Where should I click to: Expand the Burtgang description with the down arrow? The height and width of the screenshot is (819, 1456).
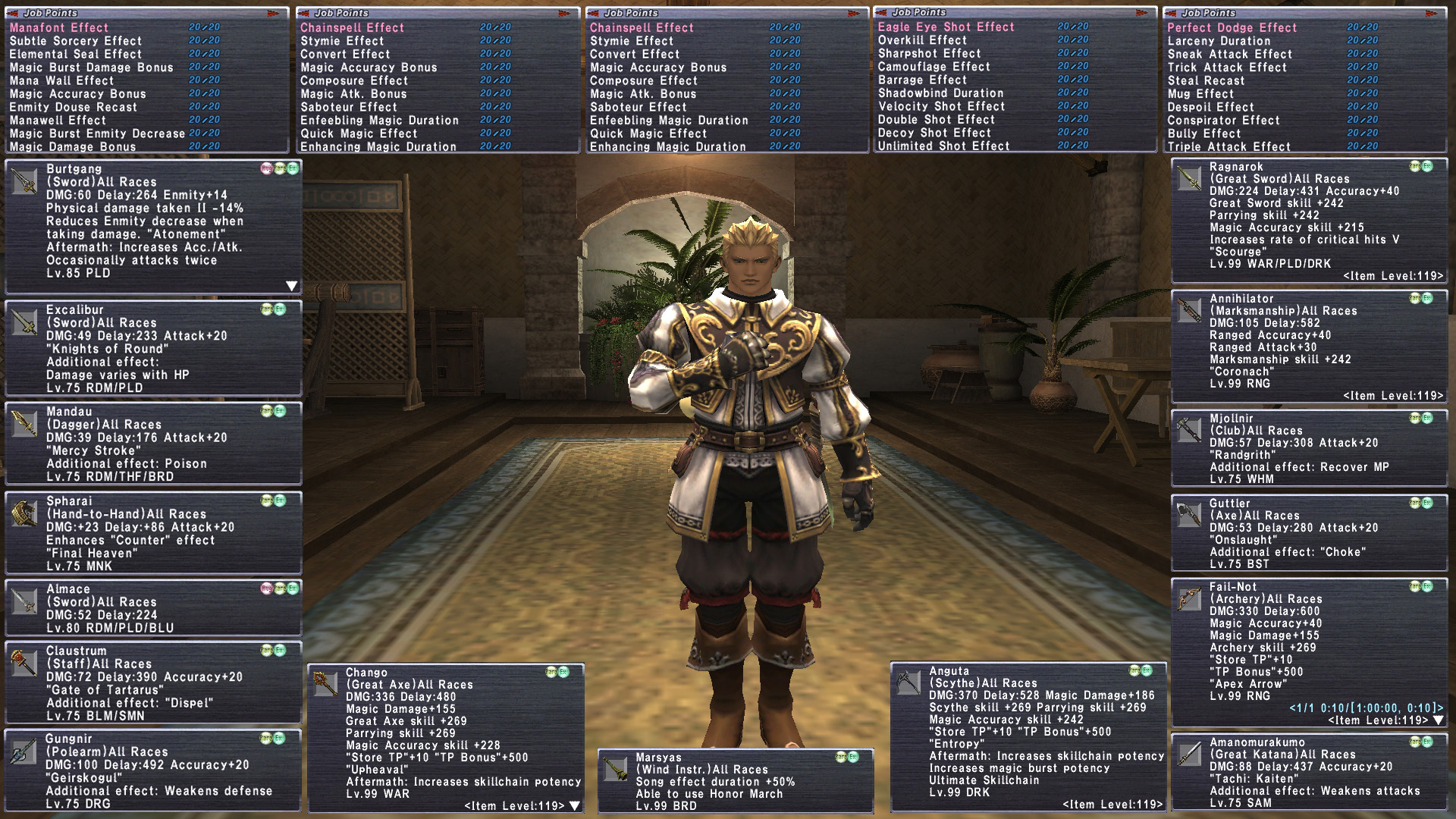pos(291,286)
